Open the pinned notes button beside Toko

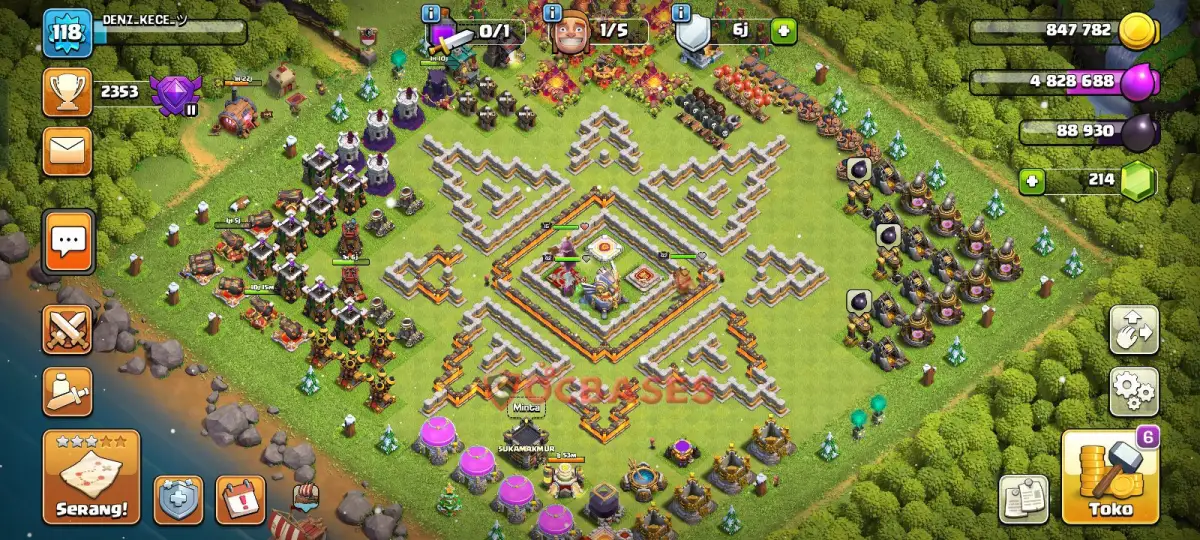(x=1023, y=498)
